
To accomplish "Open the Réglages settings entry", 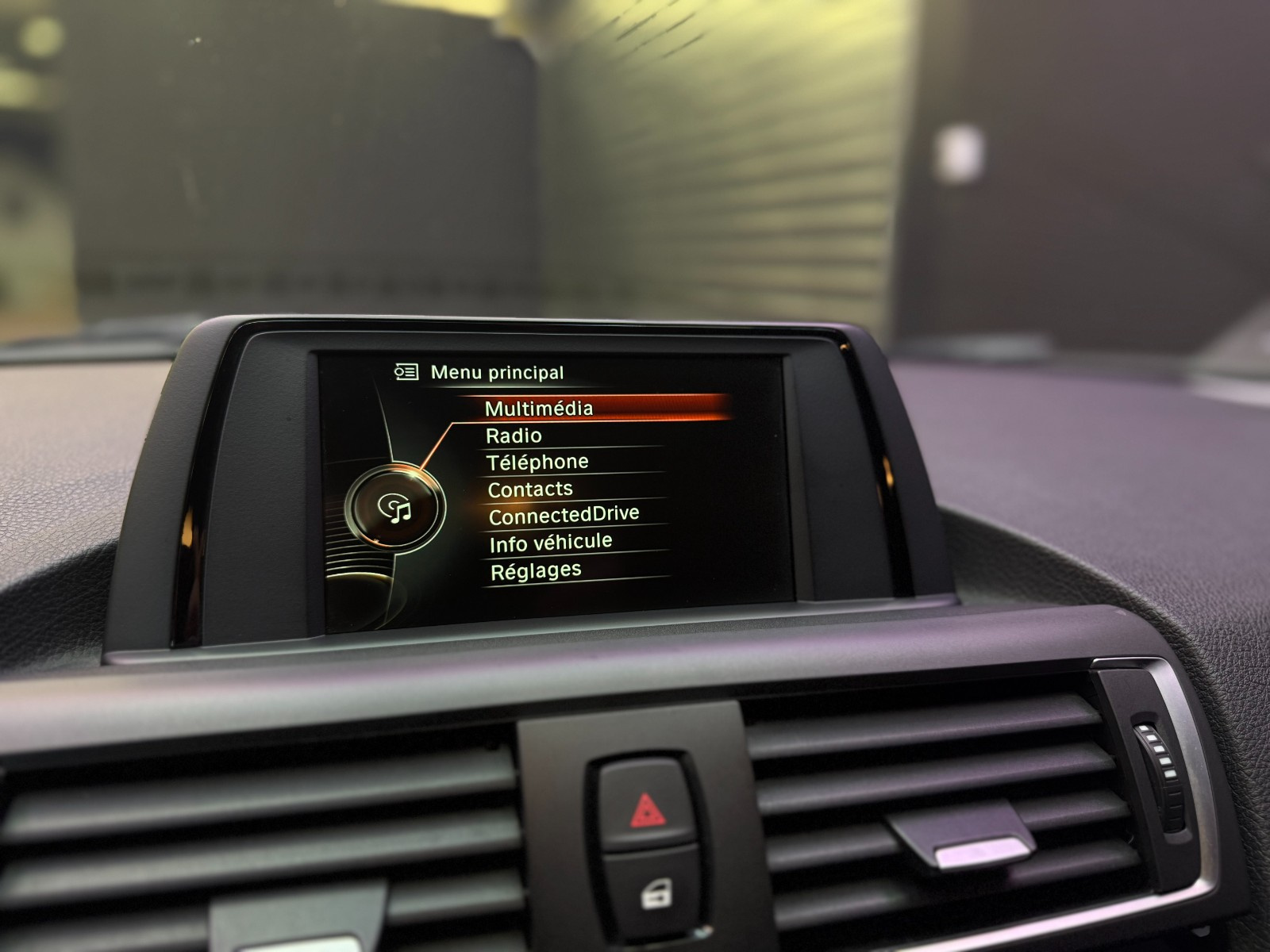I will [536, 571].
